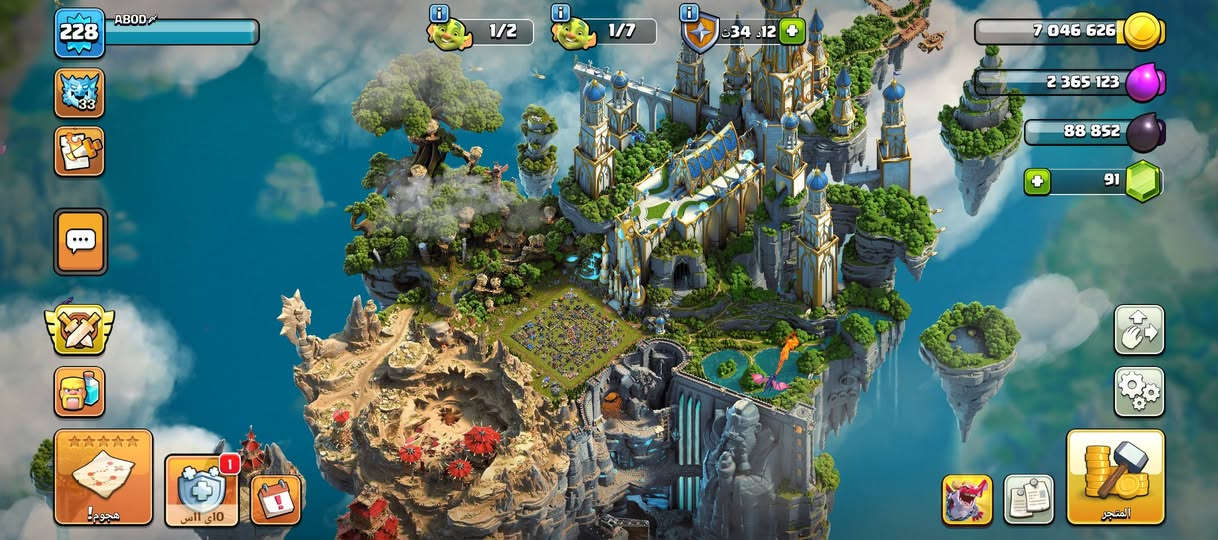Screen dimensions: 1218x540
Task: Tap the hand-and-arrow button above settings
Action: pyautogui.click(x=1139, y=330)
